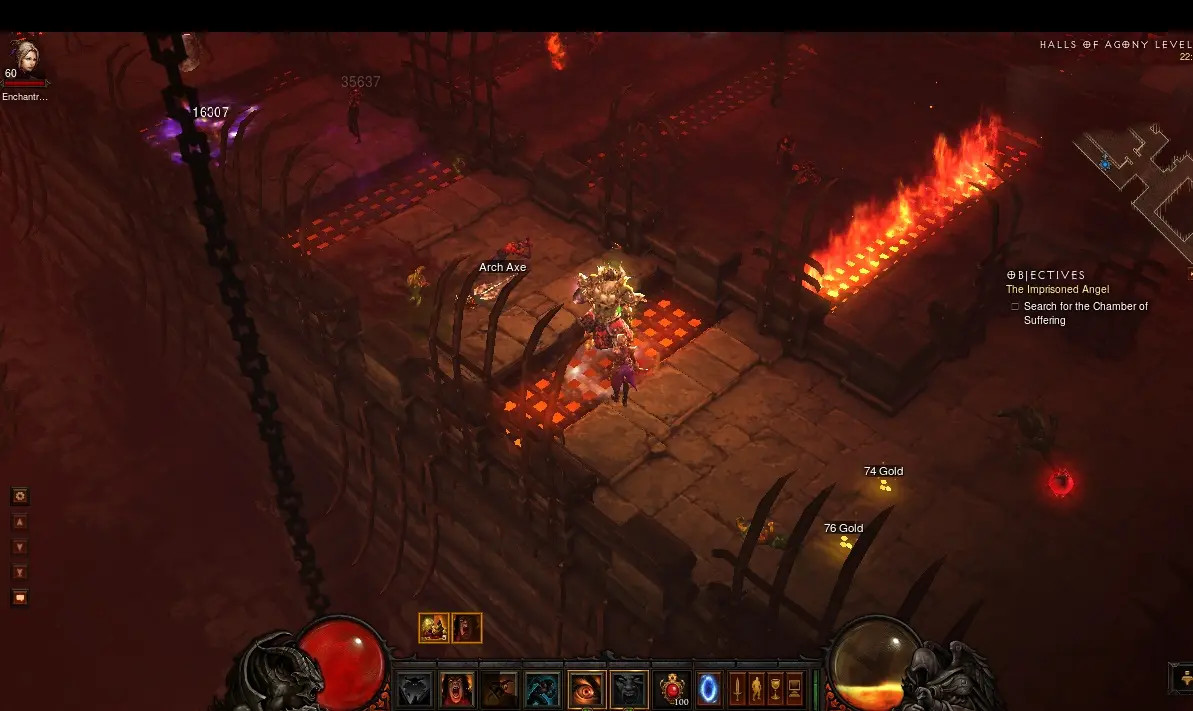Viewport: 1193px width, 711px height.
Task: Open chat settings with the gear button
Action: [19, 496]
